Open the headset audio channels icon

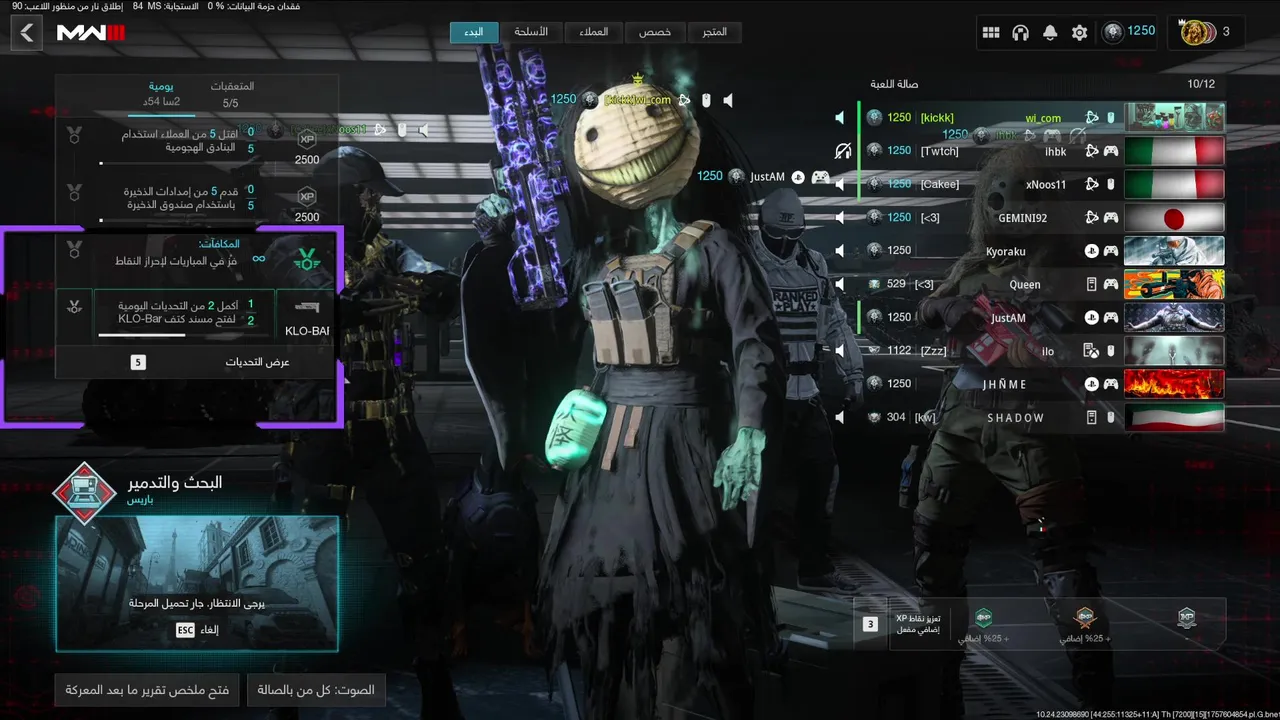(1020, 33)
